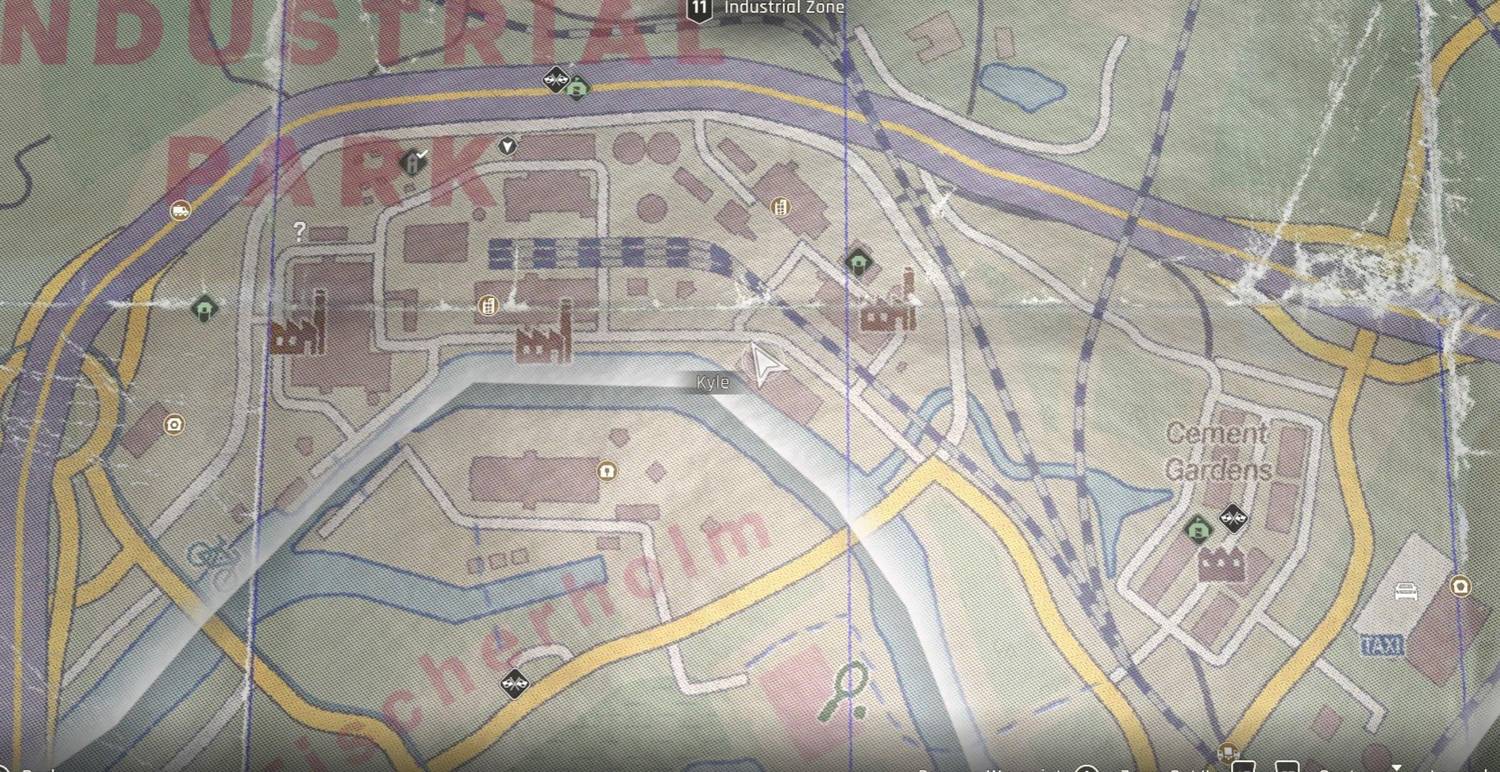Click the orange padlock map marker
Image resolution: width=1500 pixels, height=772 pixels.
pyautogui.click(x=606, y=470)
